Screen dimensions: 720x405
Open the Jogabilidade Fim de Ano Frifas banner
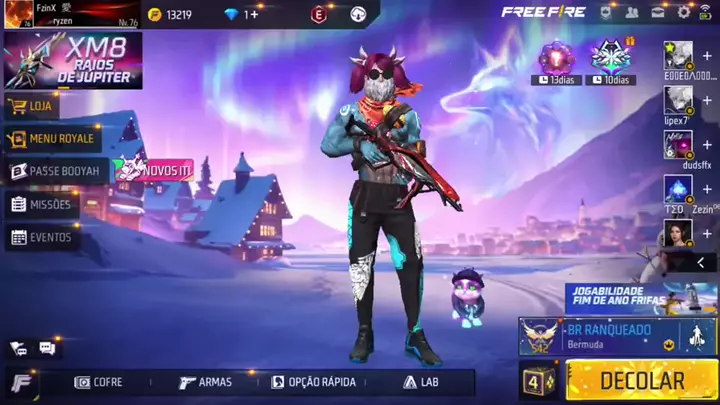point(640,297)
